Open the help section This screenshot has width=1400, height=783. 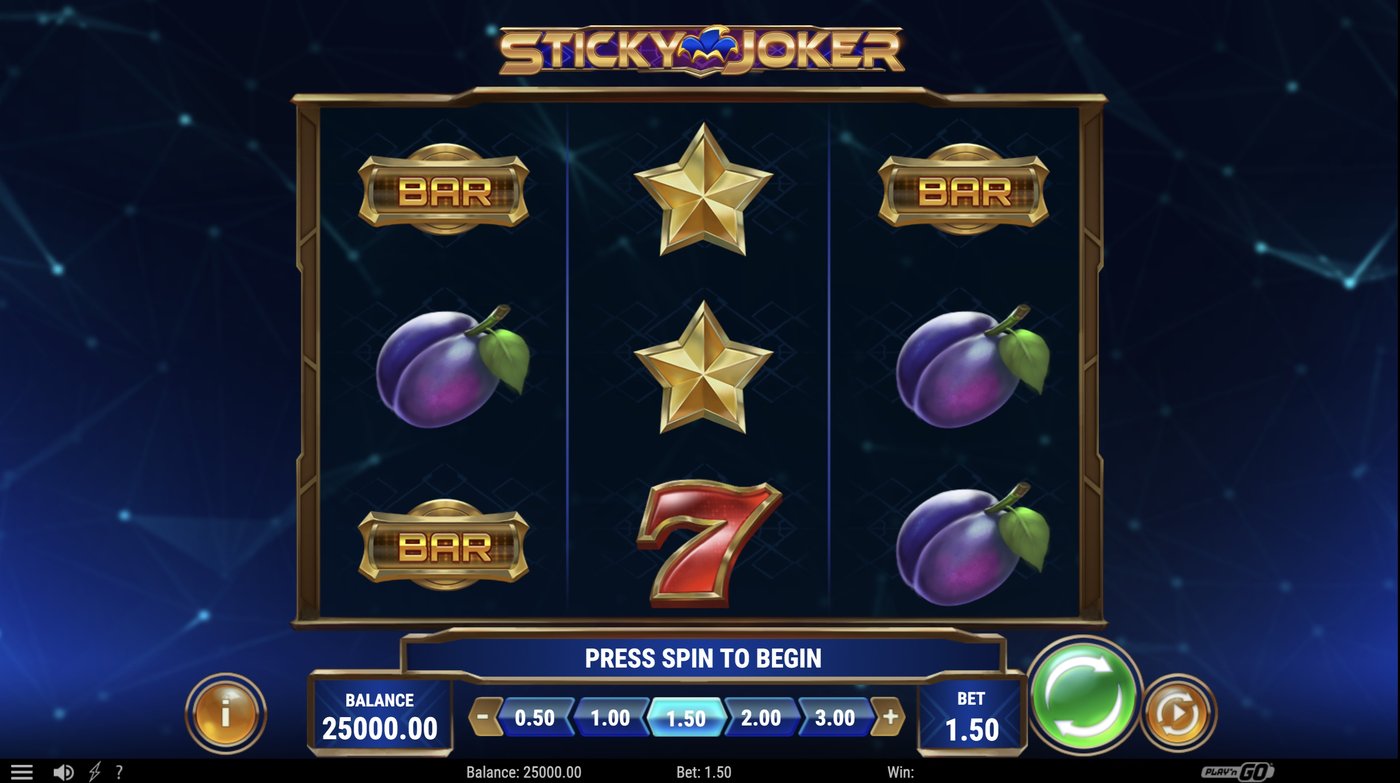pos(120,769)
